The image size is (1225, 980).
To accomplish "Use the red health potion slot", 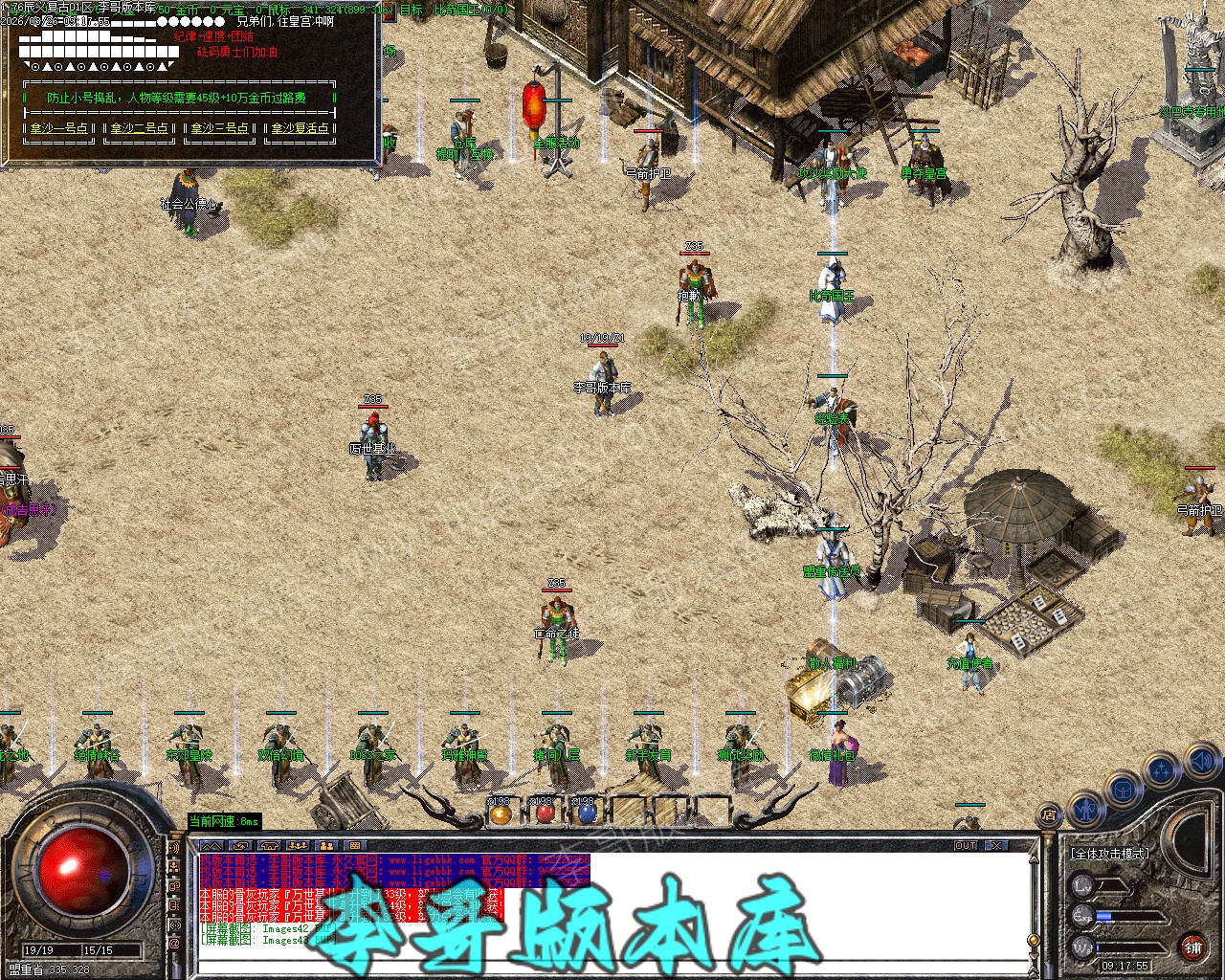I will (x=545, y=813).
